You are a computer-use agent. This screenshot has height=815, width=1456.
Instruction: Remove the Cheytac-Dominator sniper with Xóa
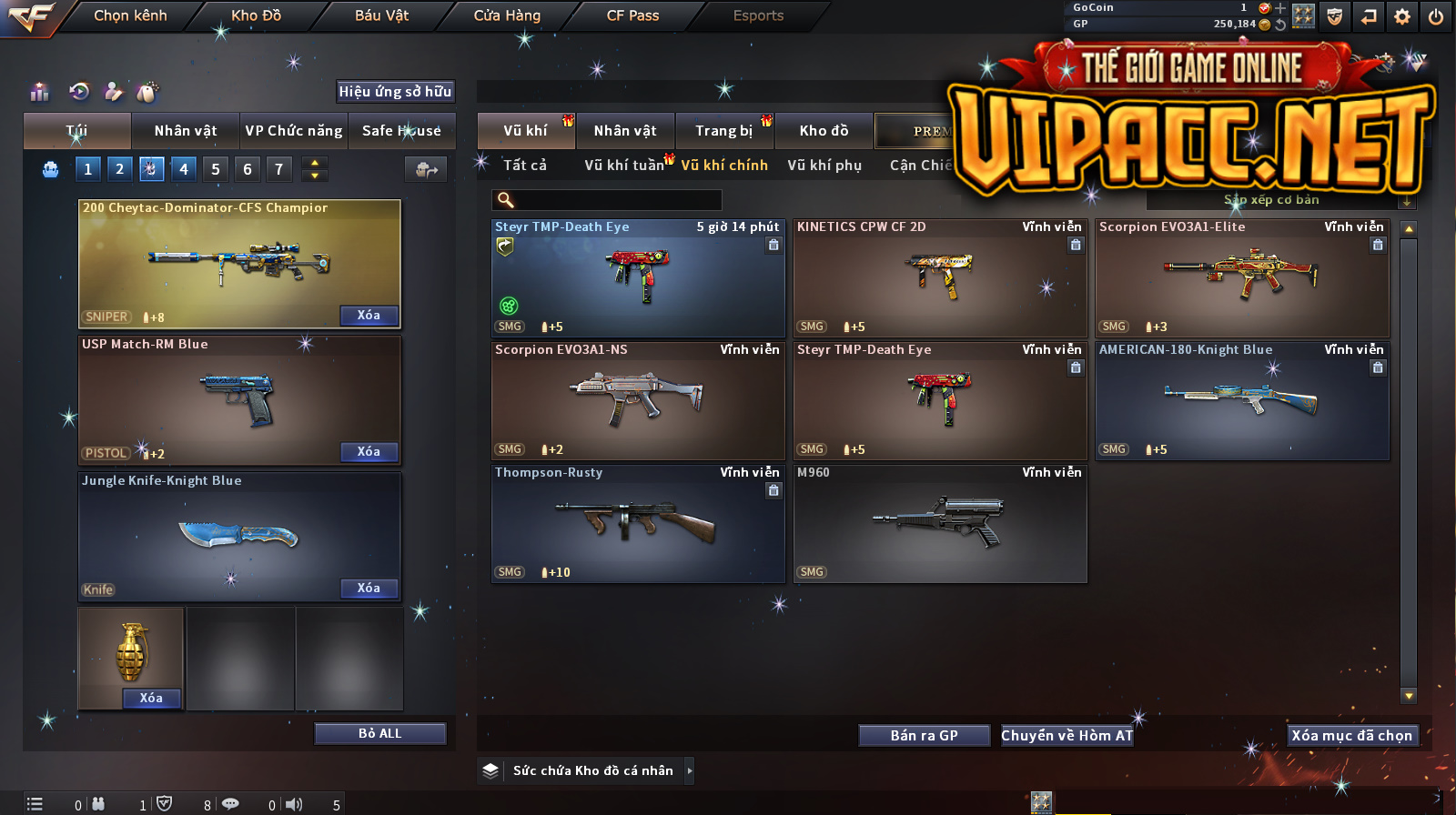pyautogui.click(x=369, y=316)
